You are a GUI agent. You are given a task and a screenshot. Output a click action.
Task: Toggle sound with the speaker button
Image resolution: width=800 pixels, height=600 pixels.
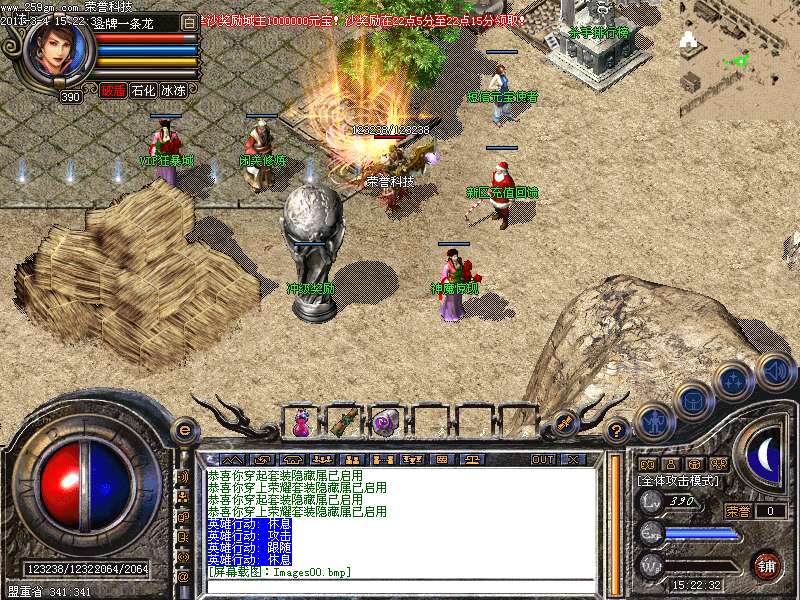click(x=775, y=371)
